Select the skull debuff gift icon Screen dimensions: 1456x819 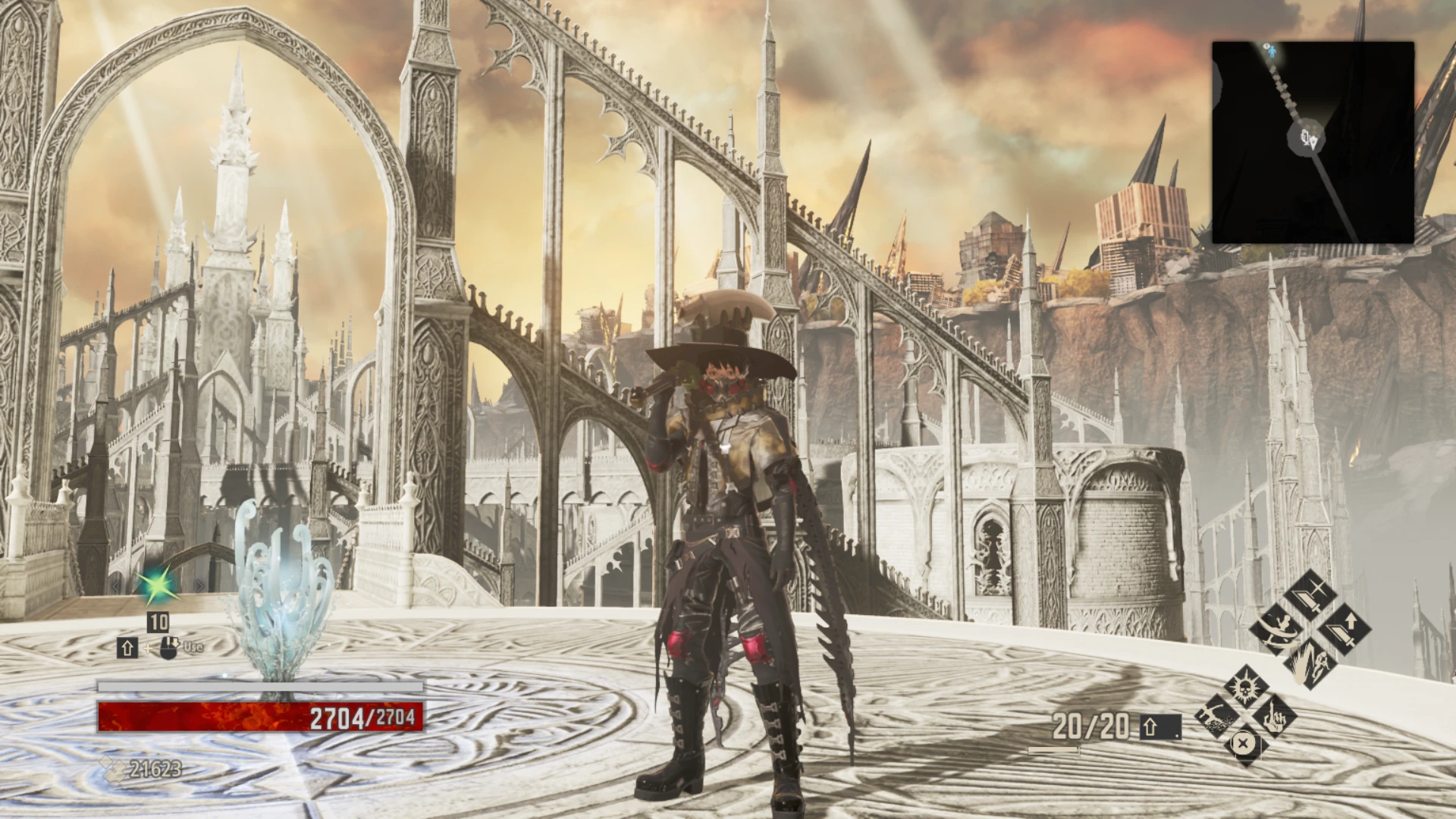1245,689
